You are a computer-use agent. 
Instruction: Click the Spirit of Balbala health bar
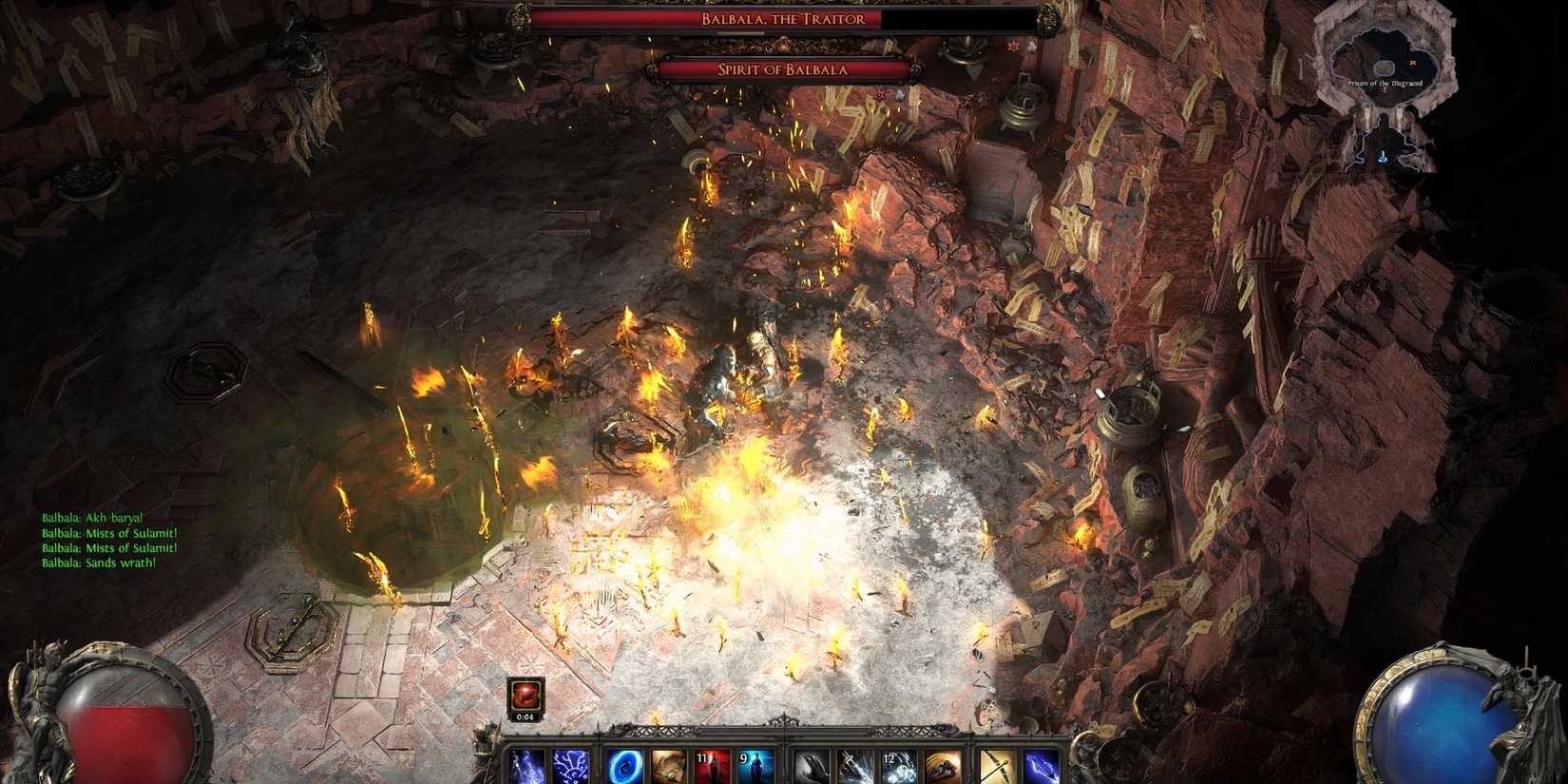pyautogui.click(x=785, y=68)
